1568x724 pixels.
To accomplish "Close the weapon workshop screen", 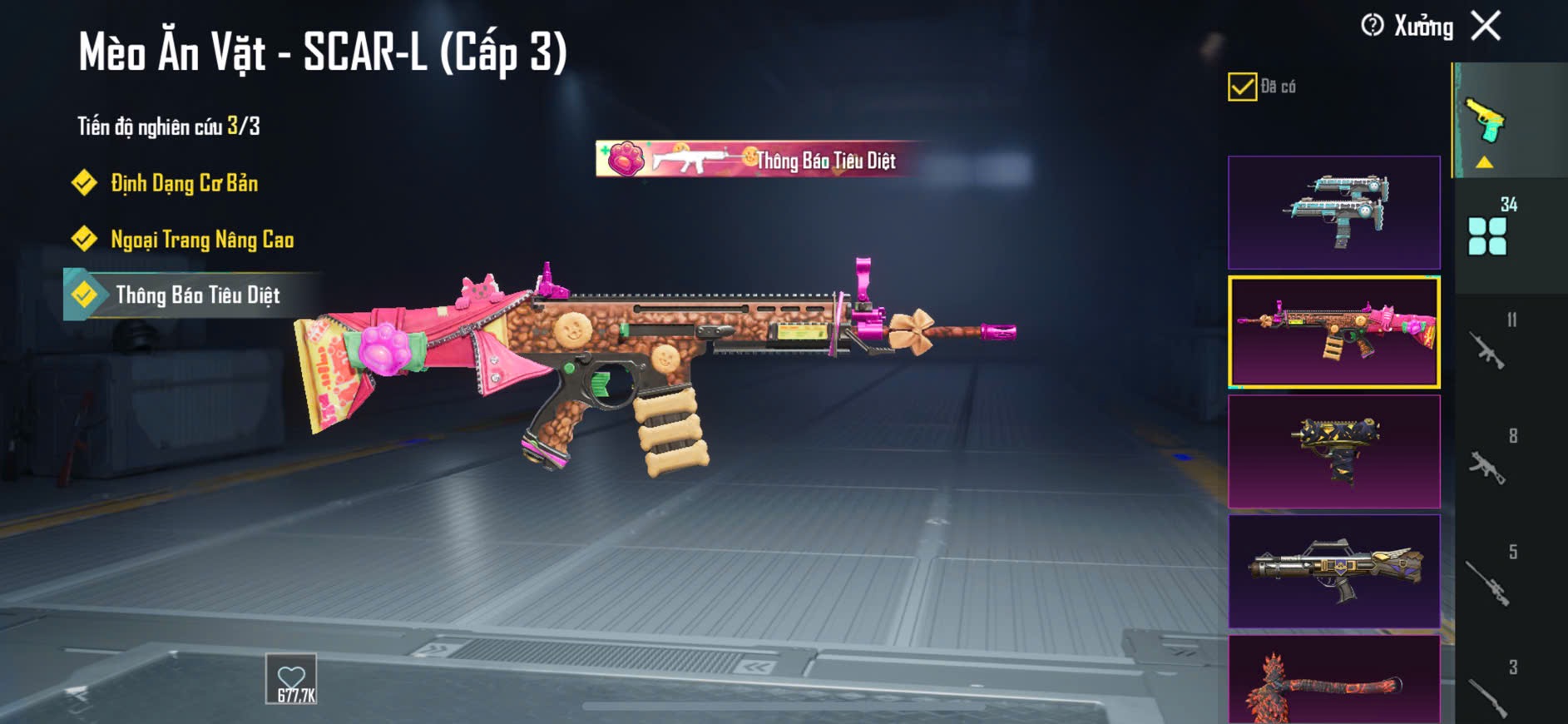I will click(1486, 26).
